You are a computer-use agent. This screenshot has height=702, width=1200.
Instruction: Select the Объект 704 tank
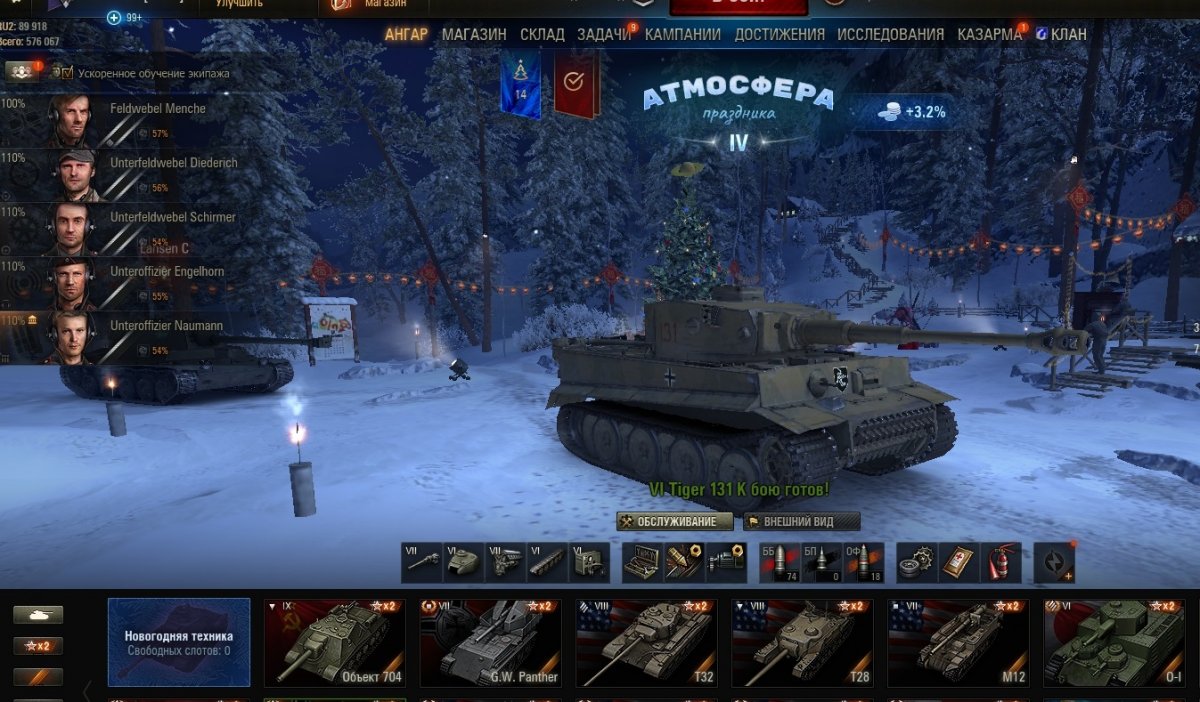click(334, 643)
